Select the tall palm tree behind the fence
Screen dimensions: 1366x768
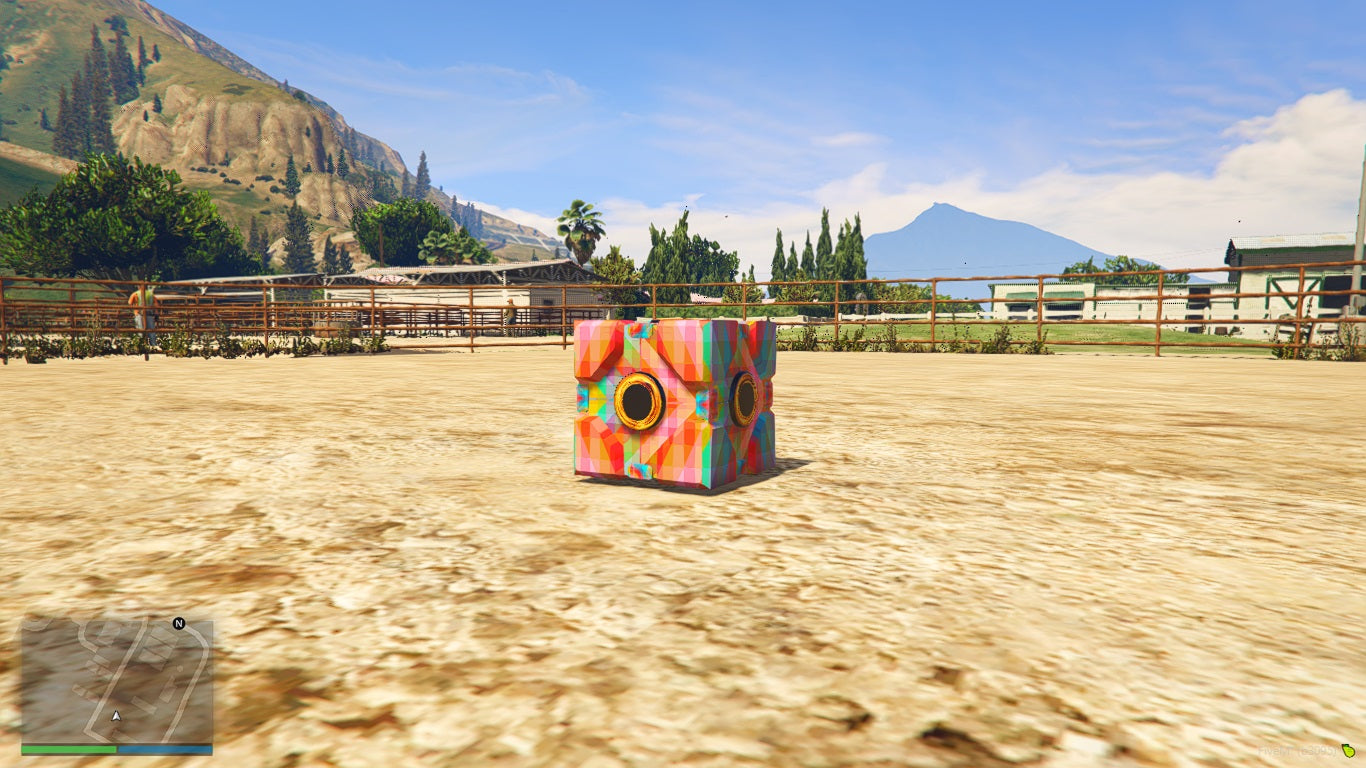pyautogui.click(x=580, y=227)
